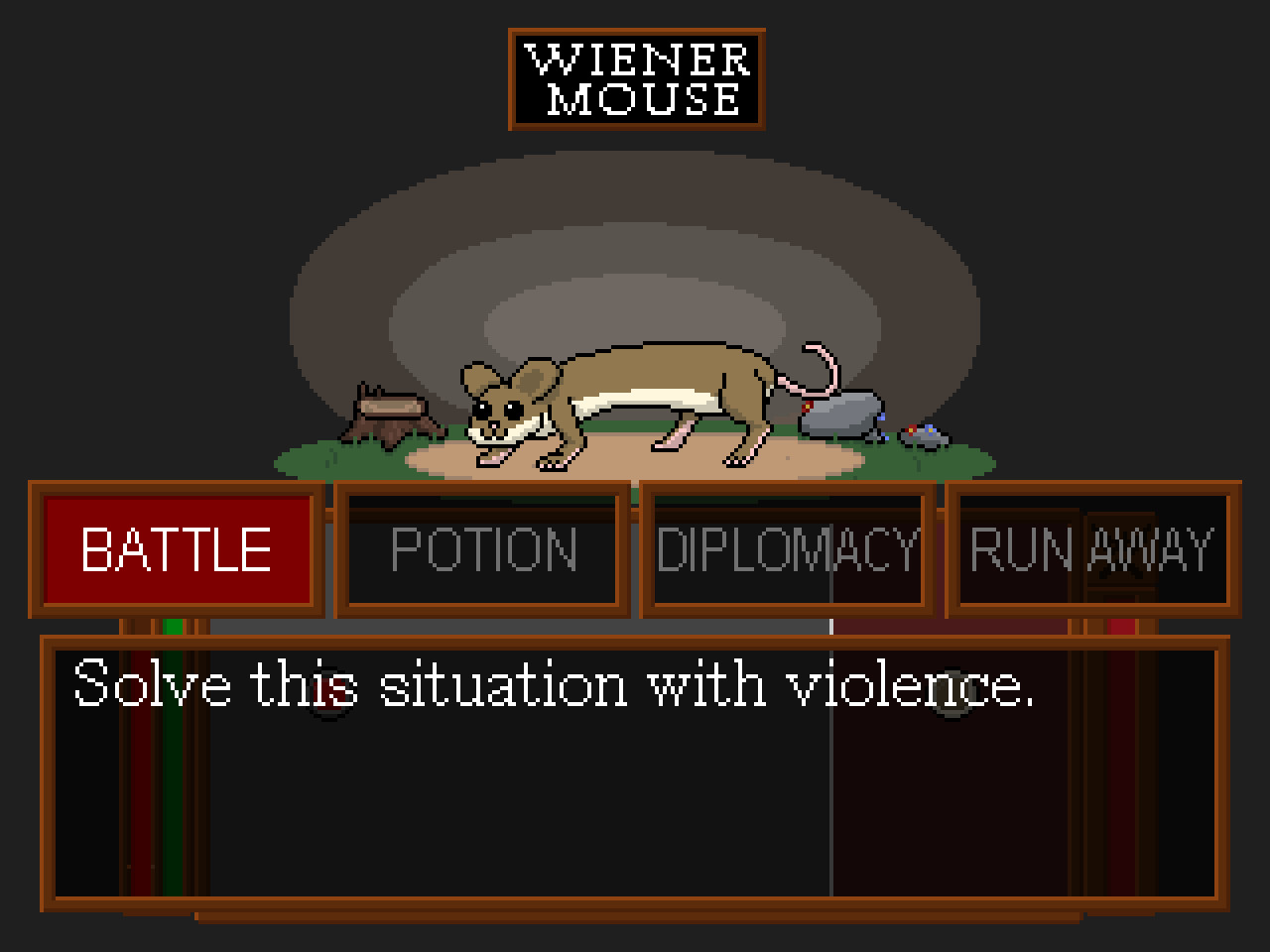Click the vertical divider line in the text box
Viewport: 1270px width, 952px height.
[x=831, y=773]
